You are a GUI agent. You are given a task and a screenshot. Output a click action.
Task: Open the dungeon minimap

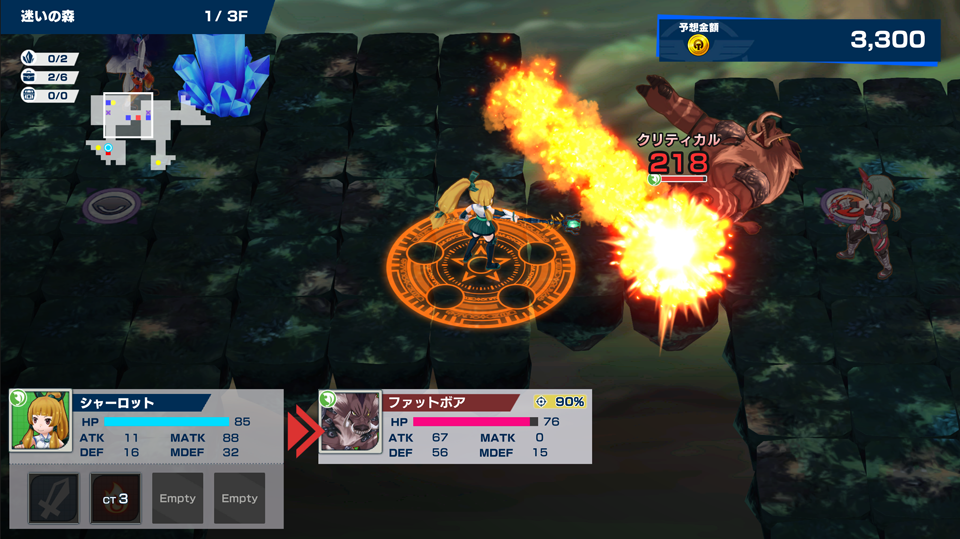148,127
